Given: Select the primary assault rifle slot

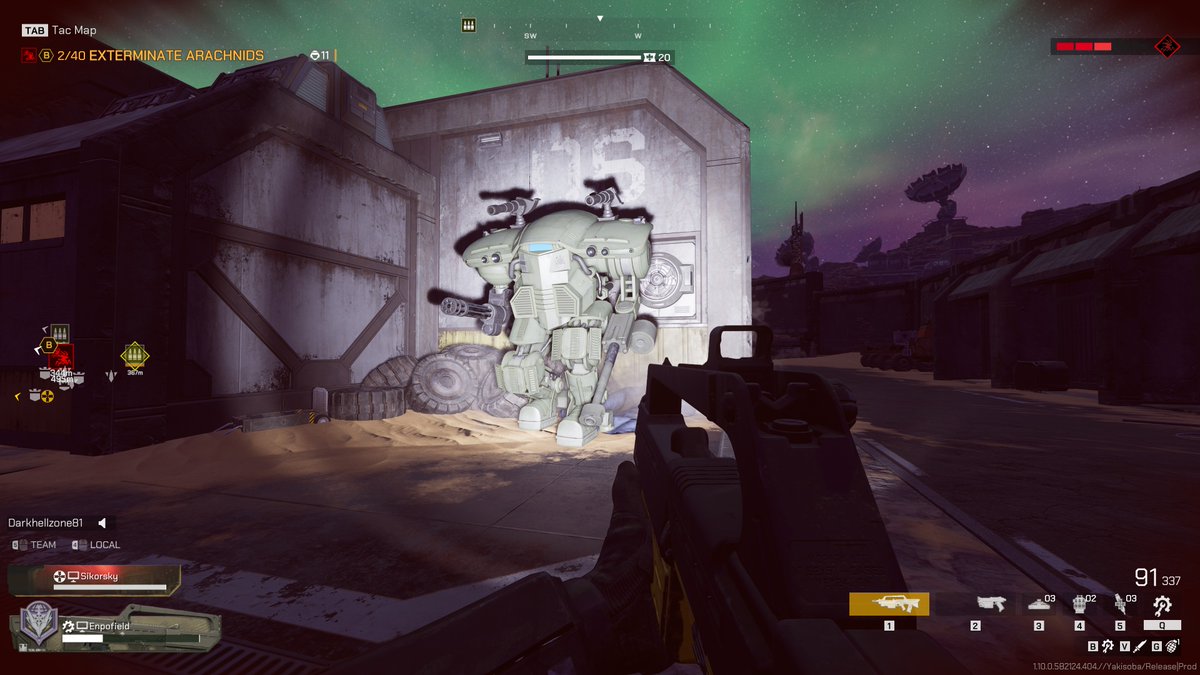Looking at the screenshot, I should click(x=888, y=603).
